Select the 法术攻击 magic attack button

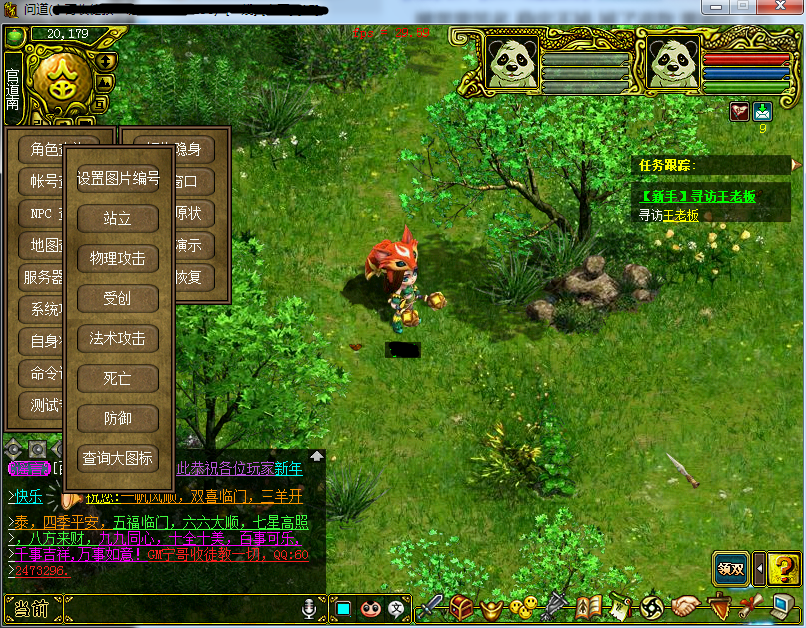(118, 338)
